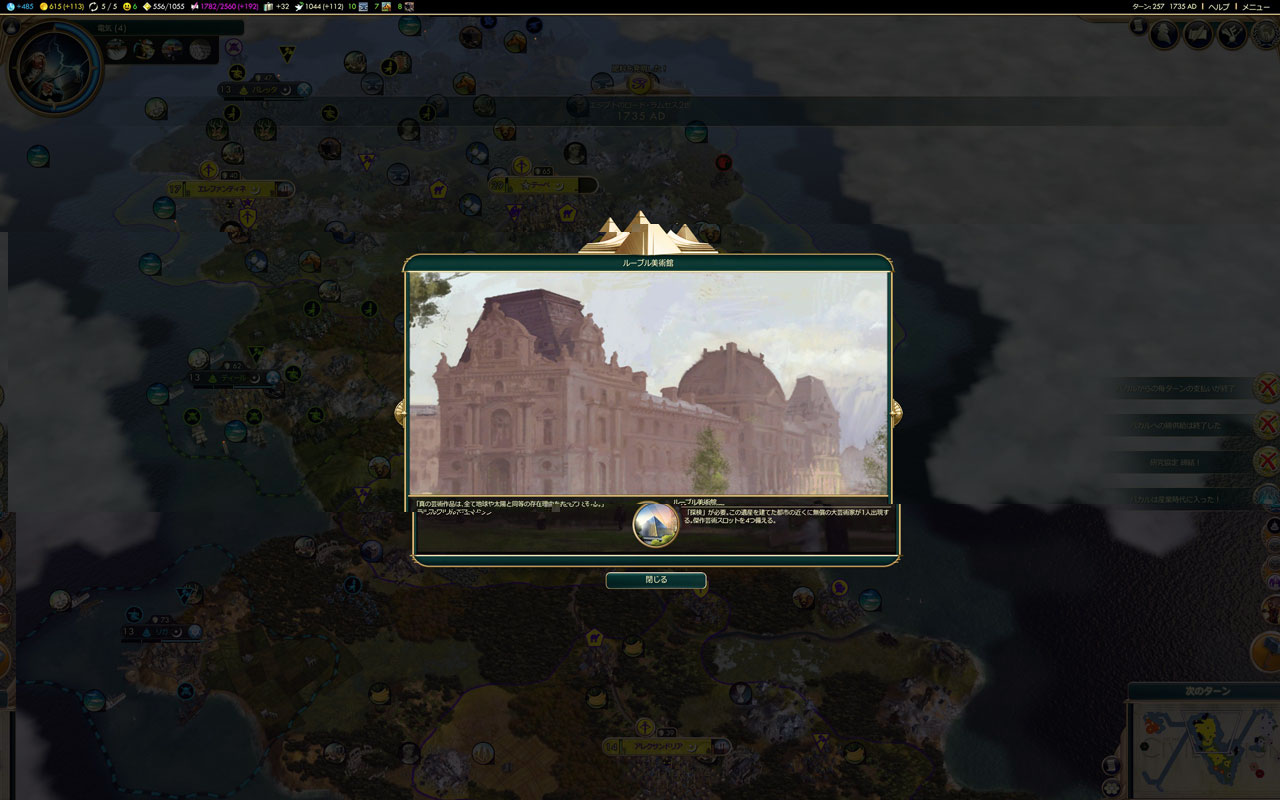This screenshot has height=800, width=1280.
Task: Show the next wonder image with right arrow
Action: (896, 411)
